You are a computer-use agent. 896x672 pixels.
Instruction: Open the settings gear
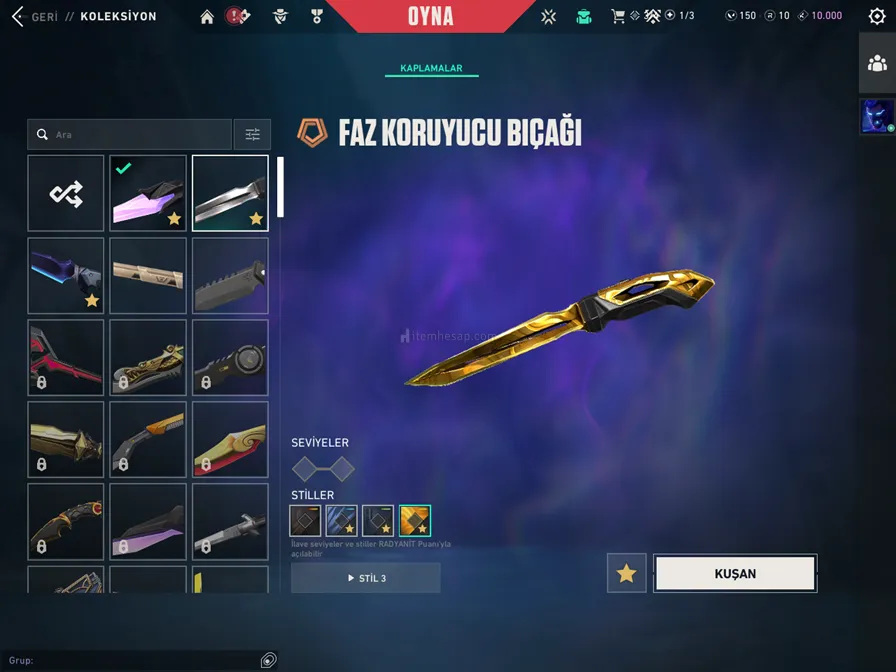click(877, 16)
